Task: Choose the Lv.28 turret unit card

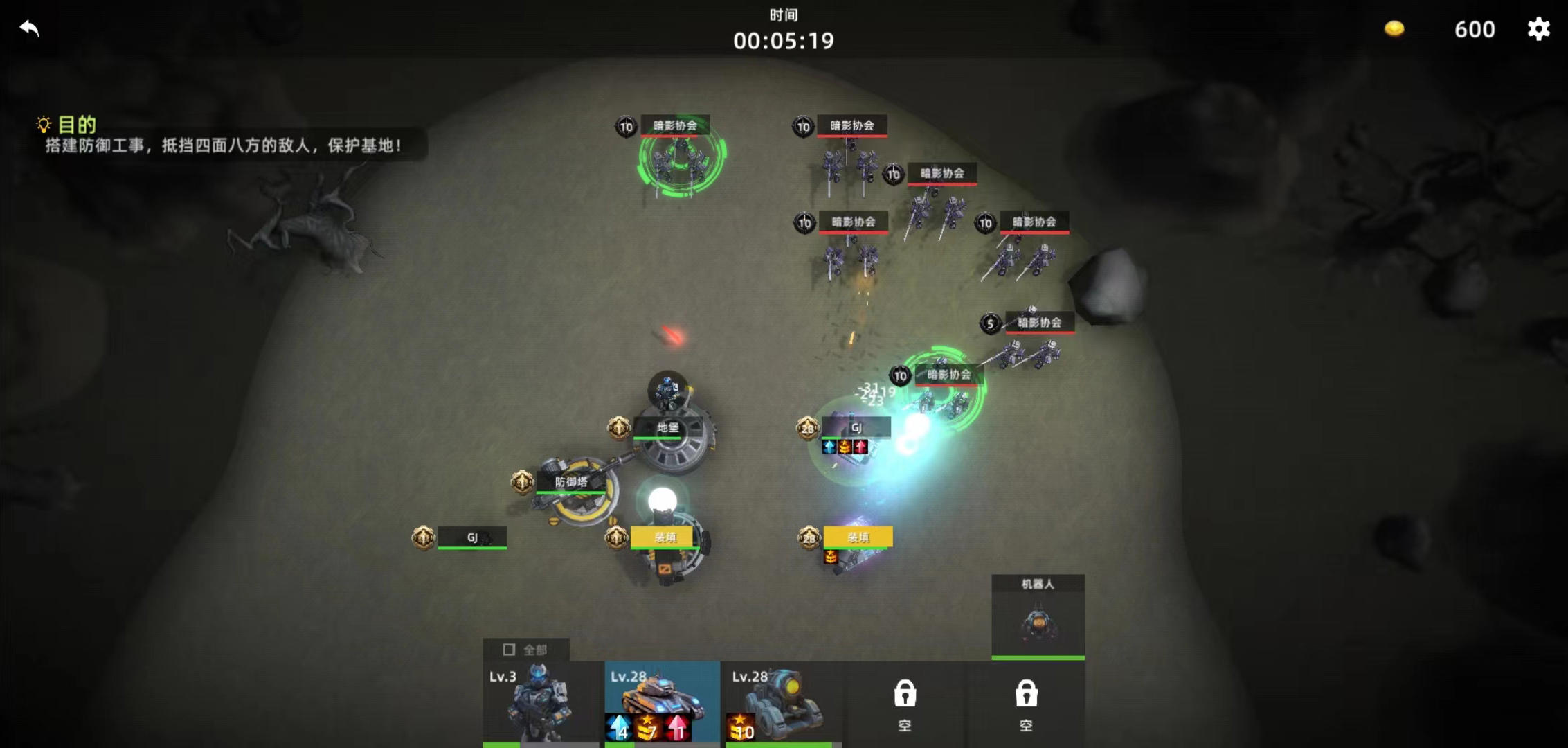Action: point(783,703)
